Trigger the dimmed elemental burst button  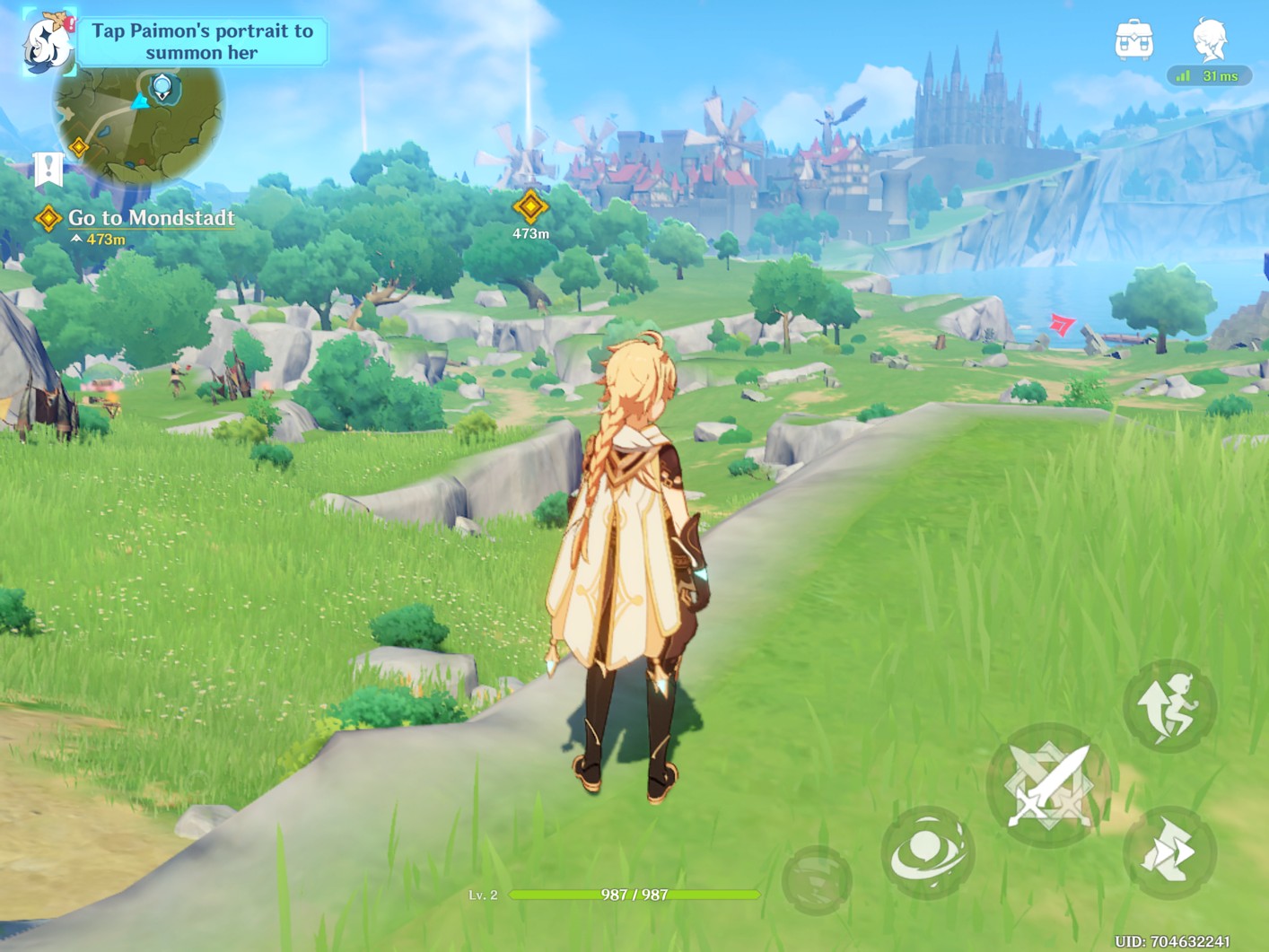(x=817, y=880)
